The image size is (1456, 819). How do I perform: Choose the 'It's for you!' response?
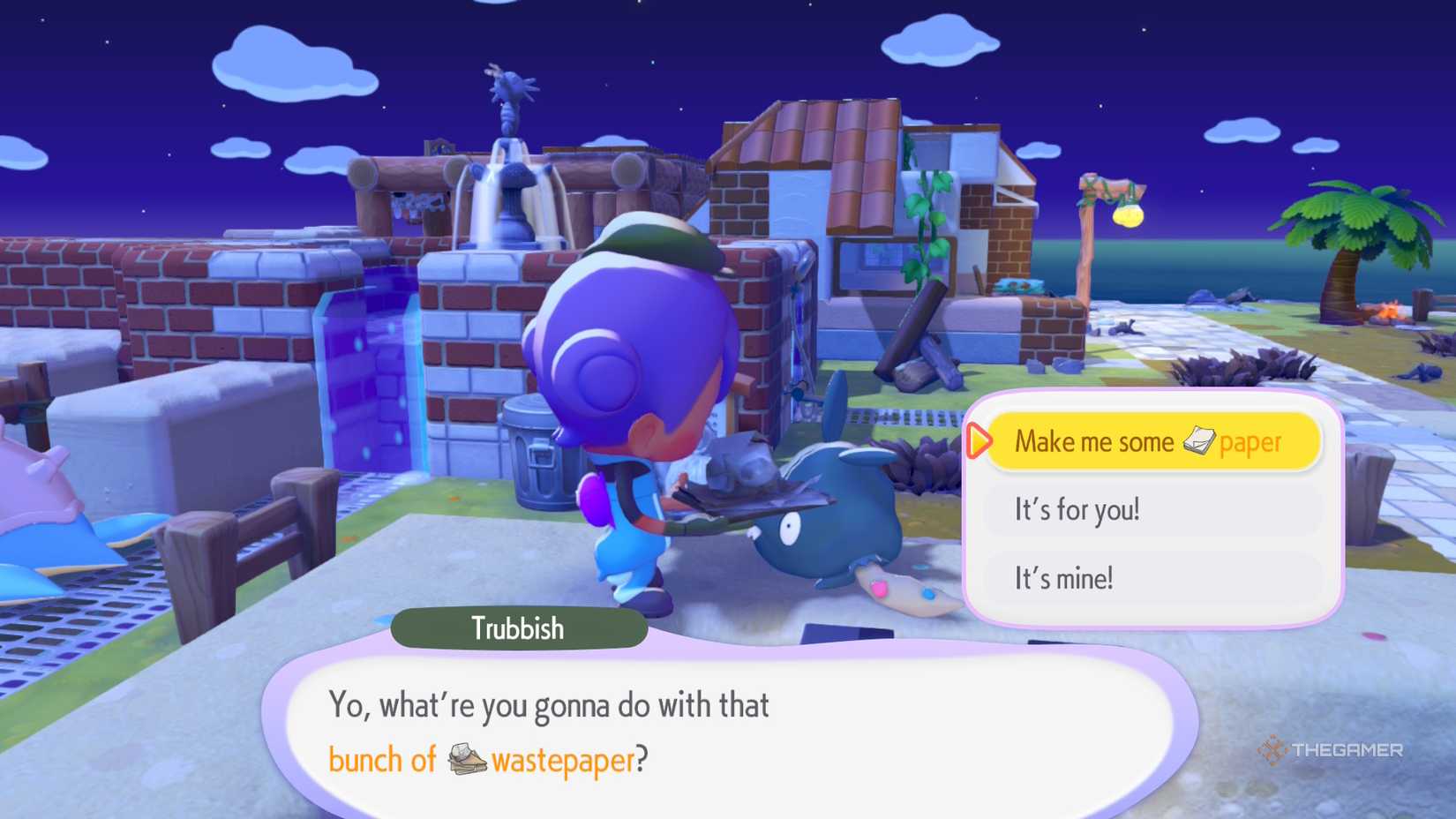(1147, 509)
